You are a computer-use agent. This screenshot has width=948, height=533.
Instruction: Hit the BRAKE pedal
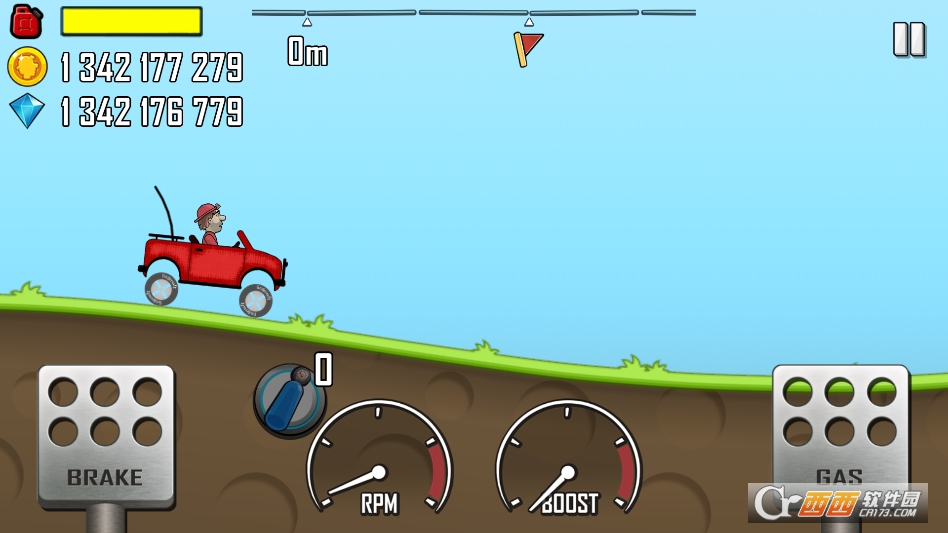point(106,435)
